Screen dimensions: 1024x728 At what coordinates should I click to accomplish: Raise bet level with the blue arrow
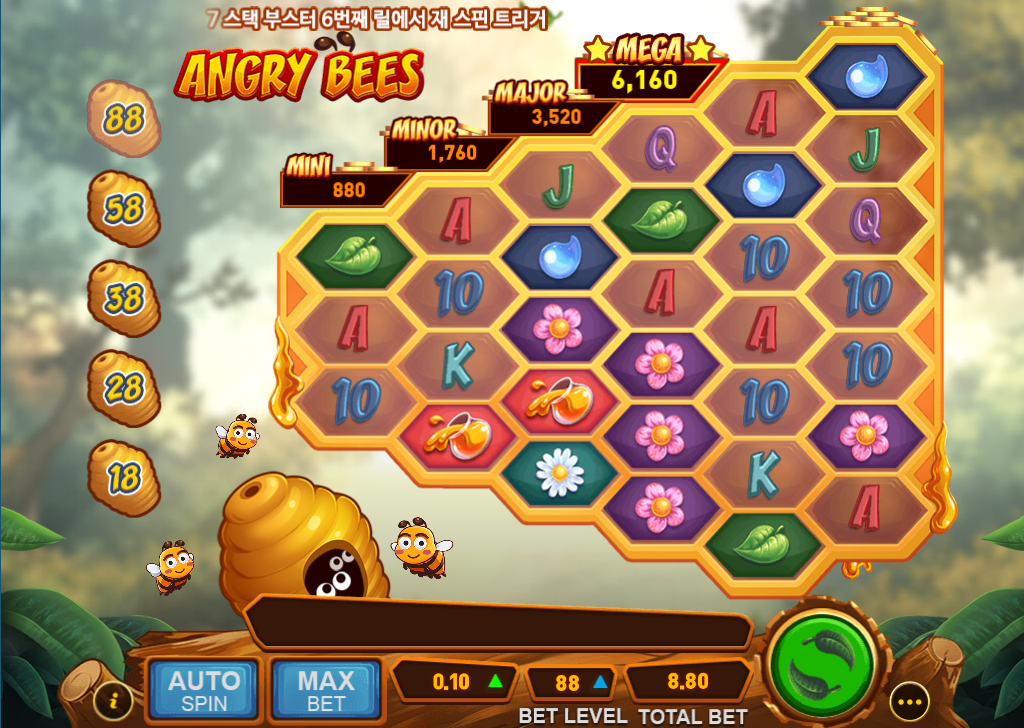pyautogui.click(x=600, y=683)
